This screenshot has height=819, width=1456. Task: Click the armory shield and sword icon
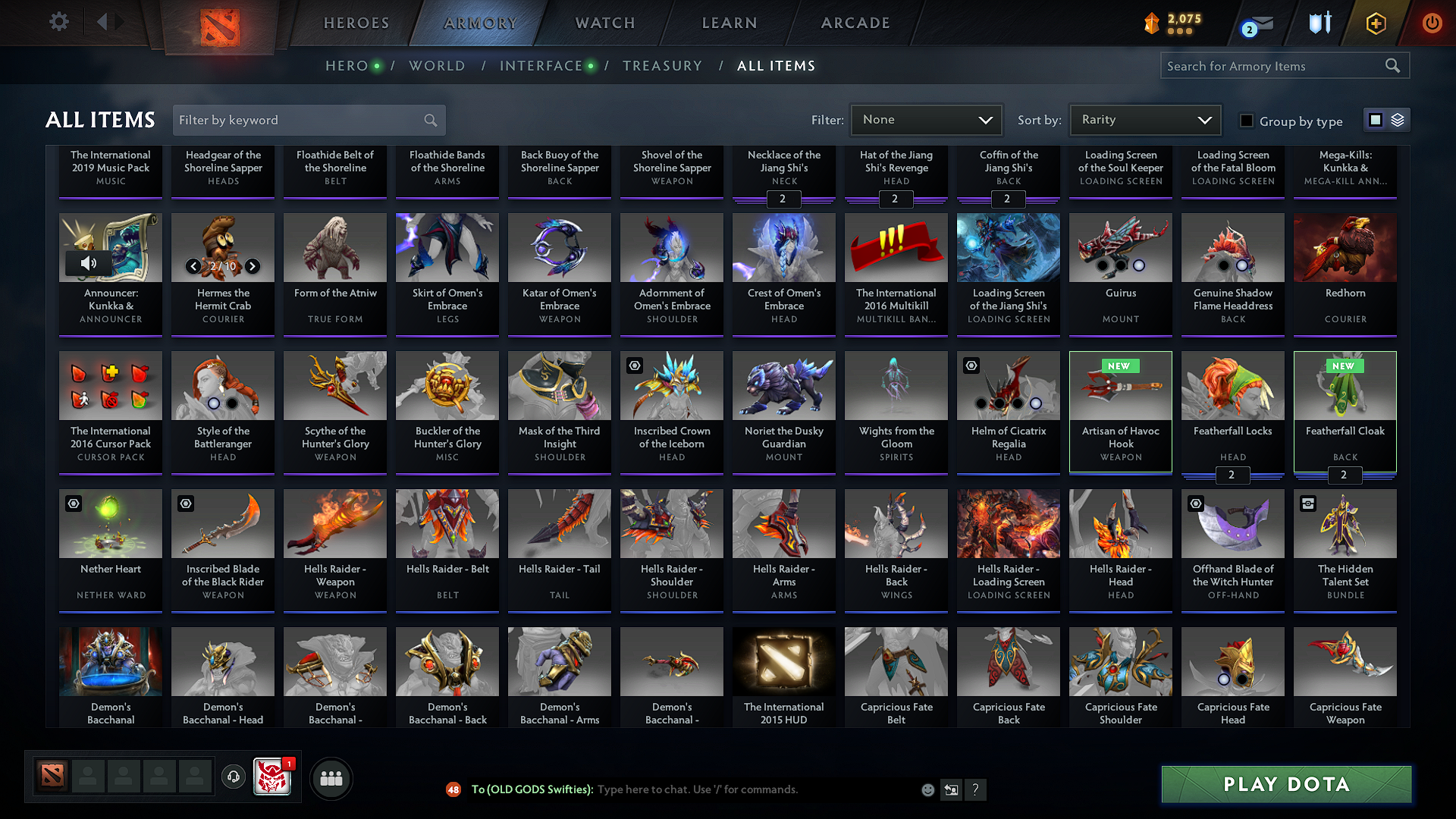point(1319,23)
